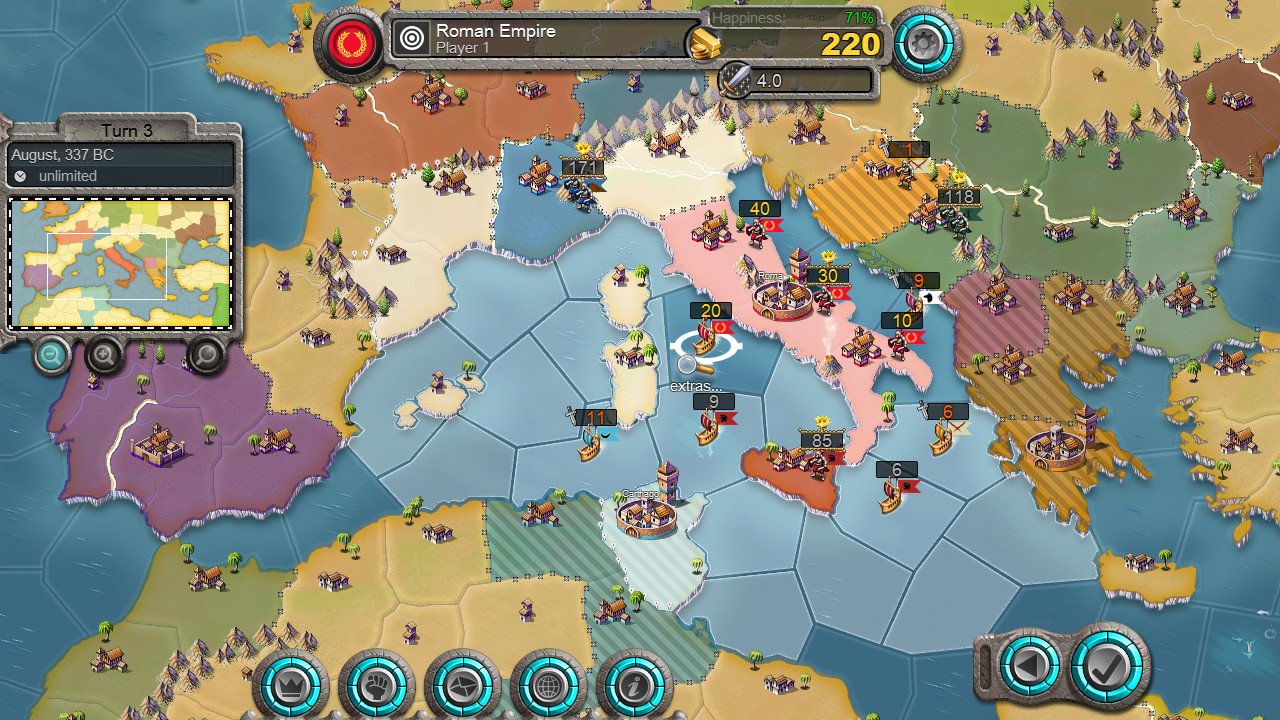Open settings using the gear icon
Screen dimensions: 1280x720
click(x=925, y=44)
